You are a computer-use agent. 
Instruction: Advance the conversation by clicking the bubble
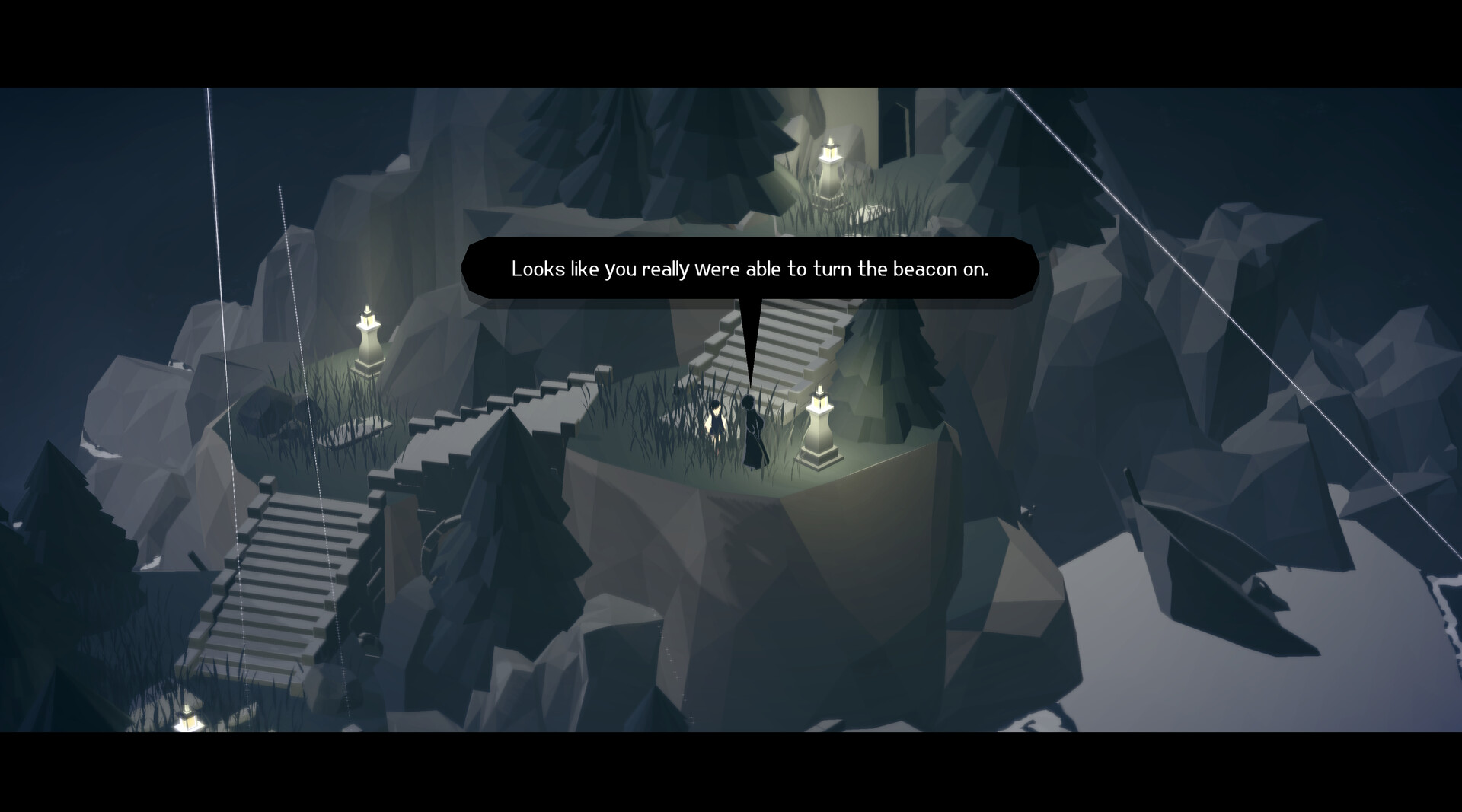[x=750, y=269]
